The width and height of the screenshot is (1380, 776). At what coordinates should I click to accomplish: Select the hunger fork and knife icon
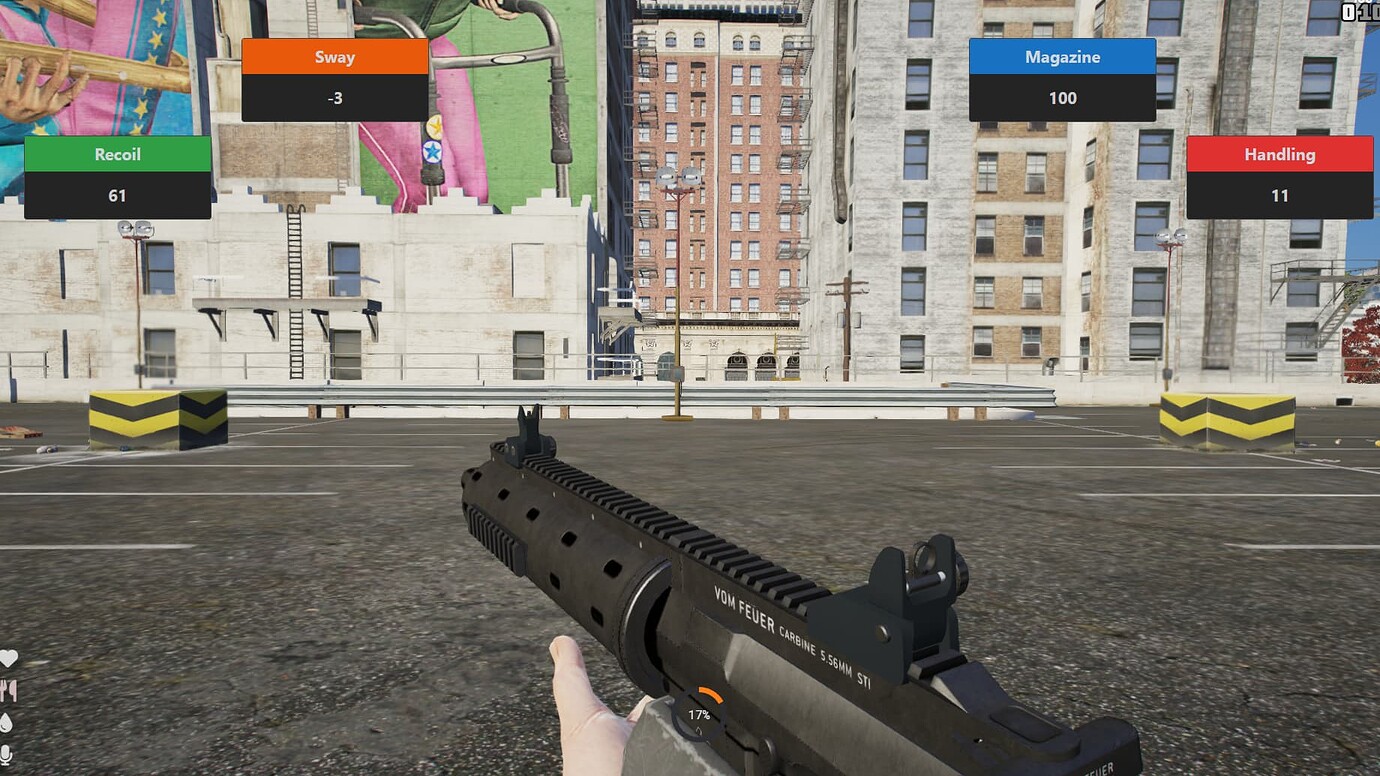tap(10, 688)
